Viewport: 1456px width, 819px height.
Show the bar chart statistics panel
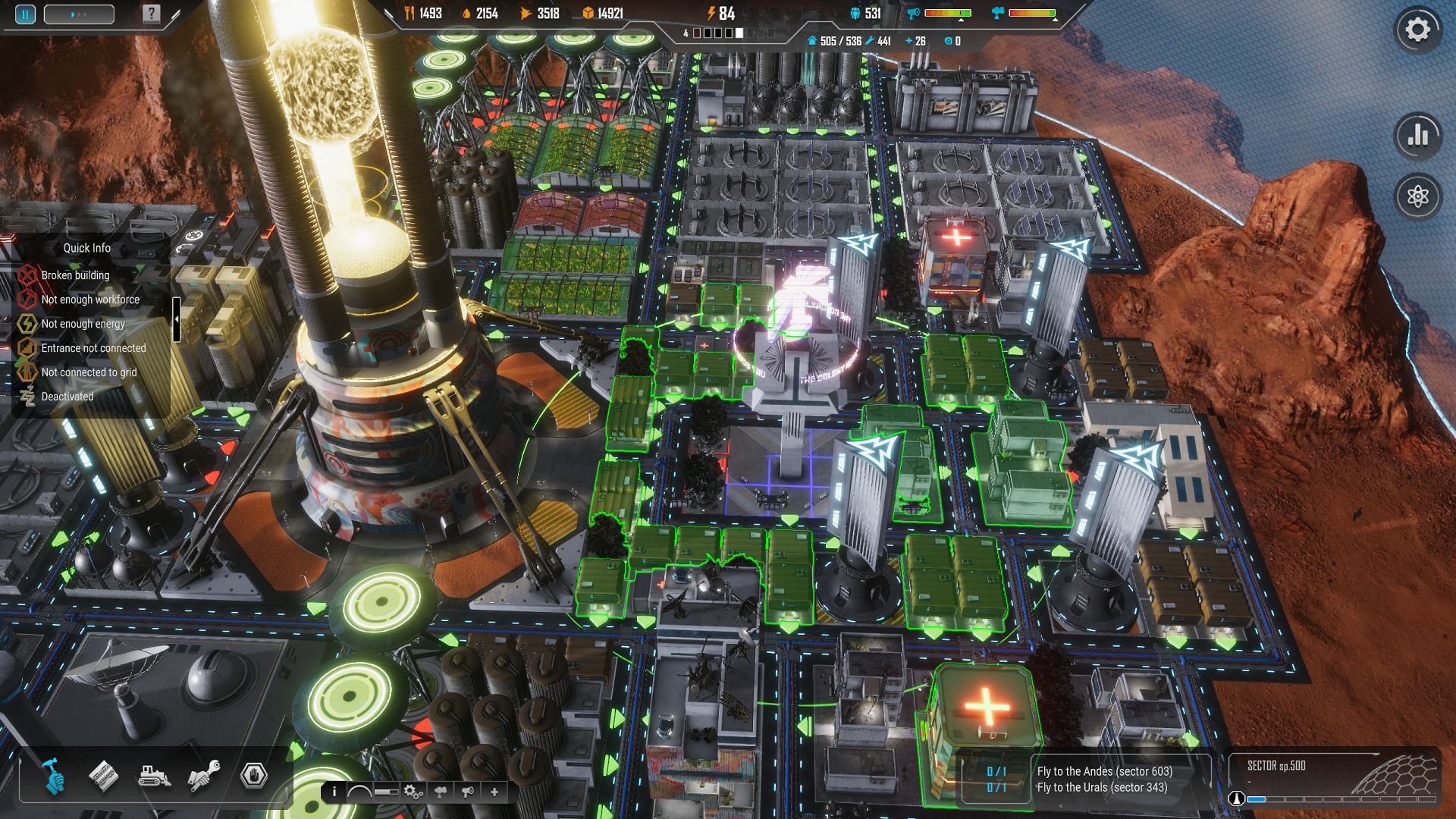[1417, 136]
